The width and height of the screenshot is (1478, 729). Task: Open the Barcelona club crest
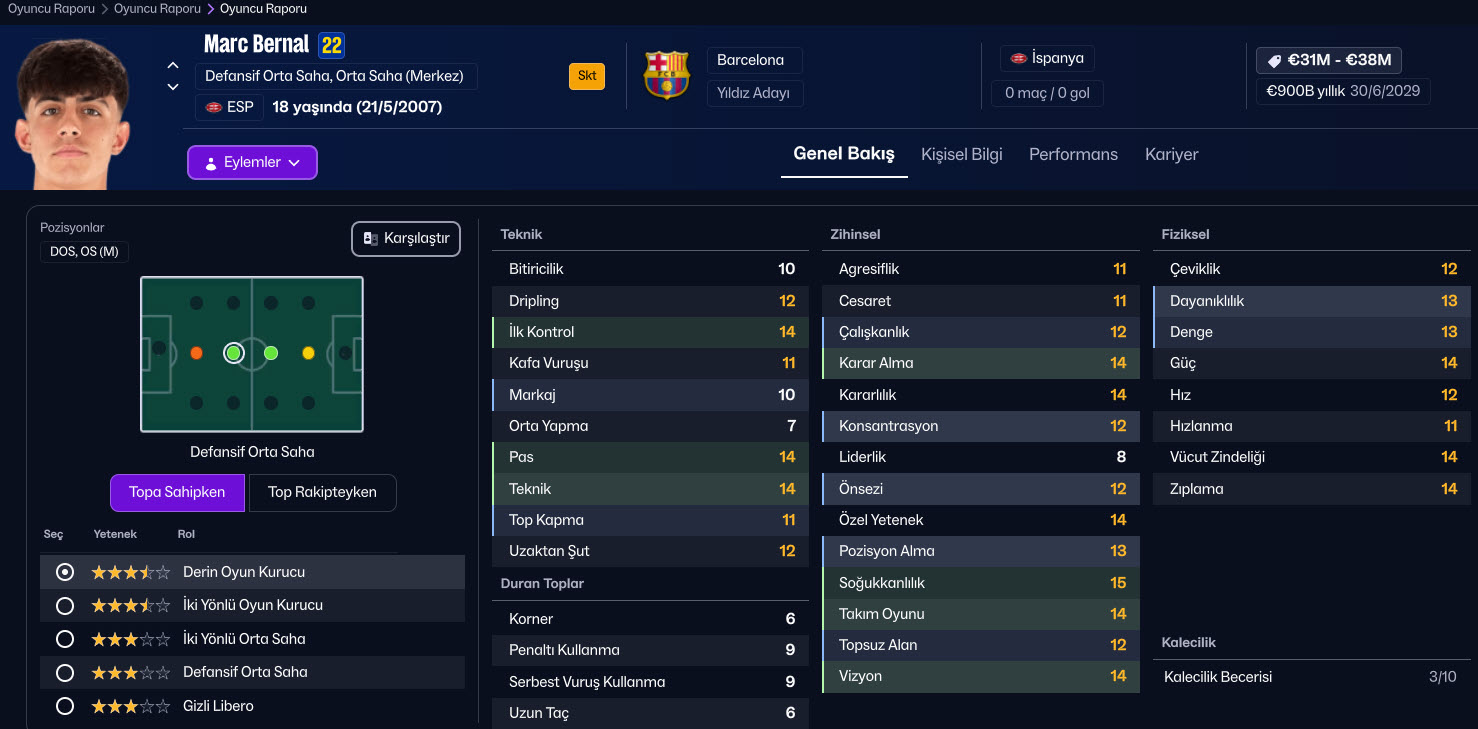click(666, 75)
